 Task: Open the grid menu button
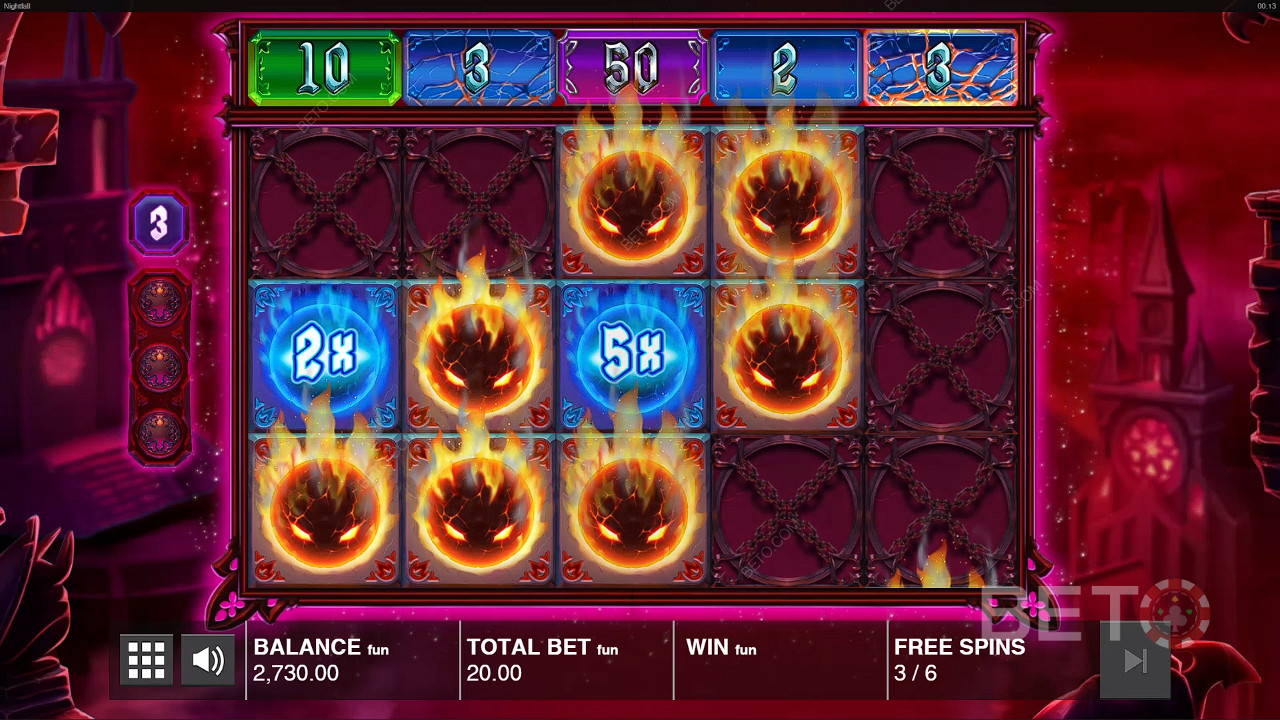(x=146, y=660)
